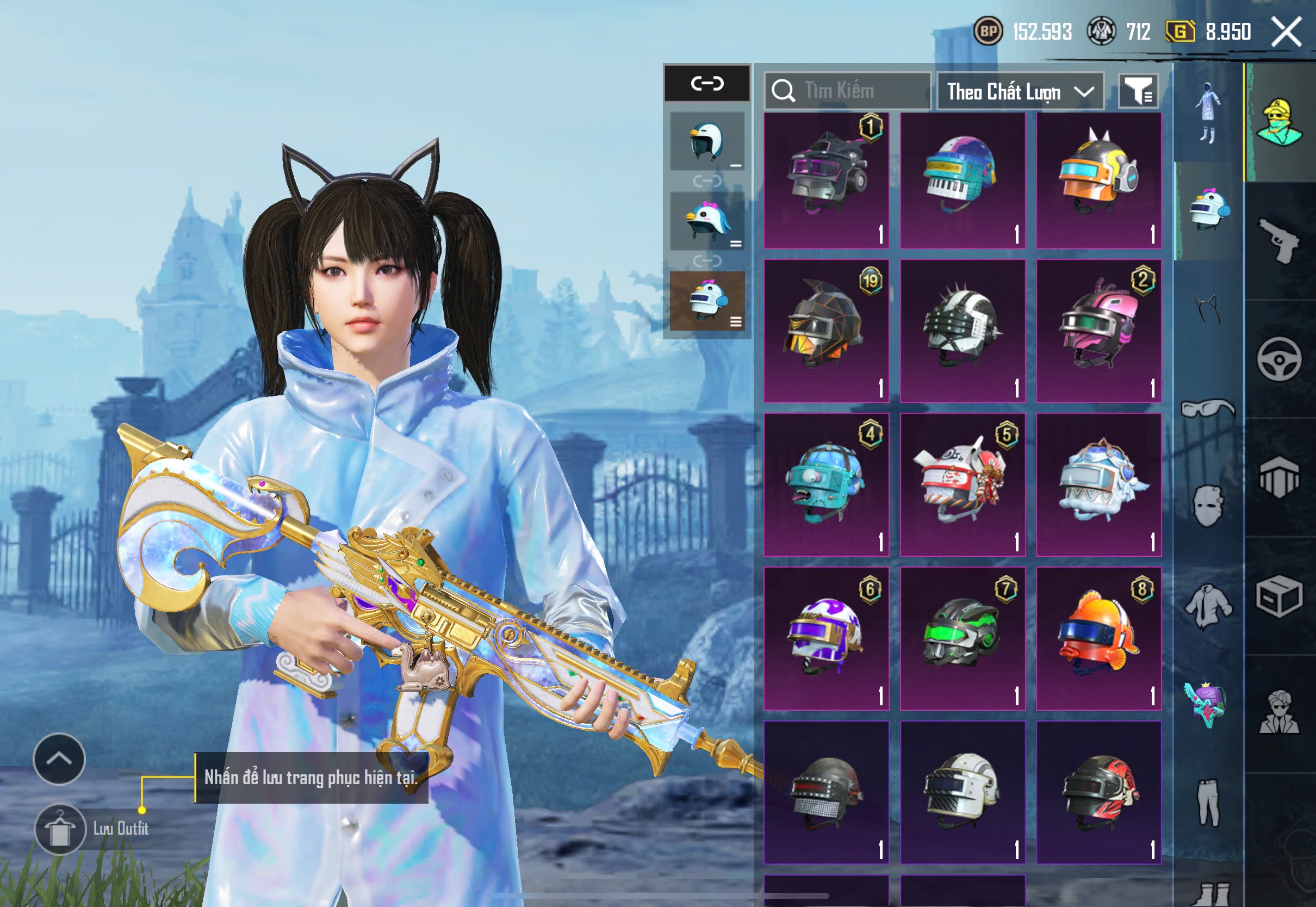This screenshot has width=1316, height=907.
Task: Choose the orange goldfish helmet
Action: point(1098,638)
